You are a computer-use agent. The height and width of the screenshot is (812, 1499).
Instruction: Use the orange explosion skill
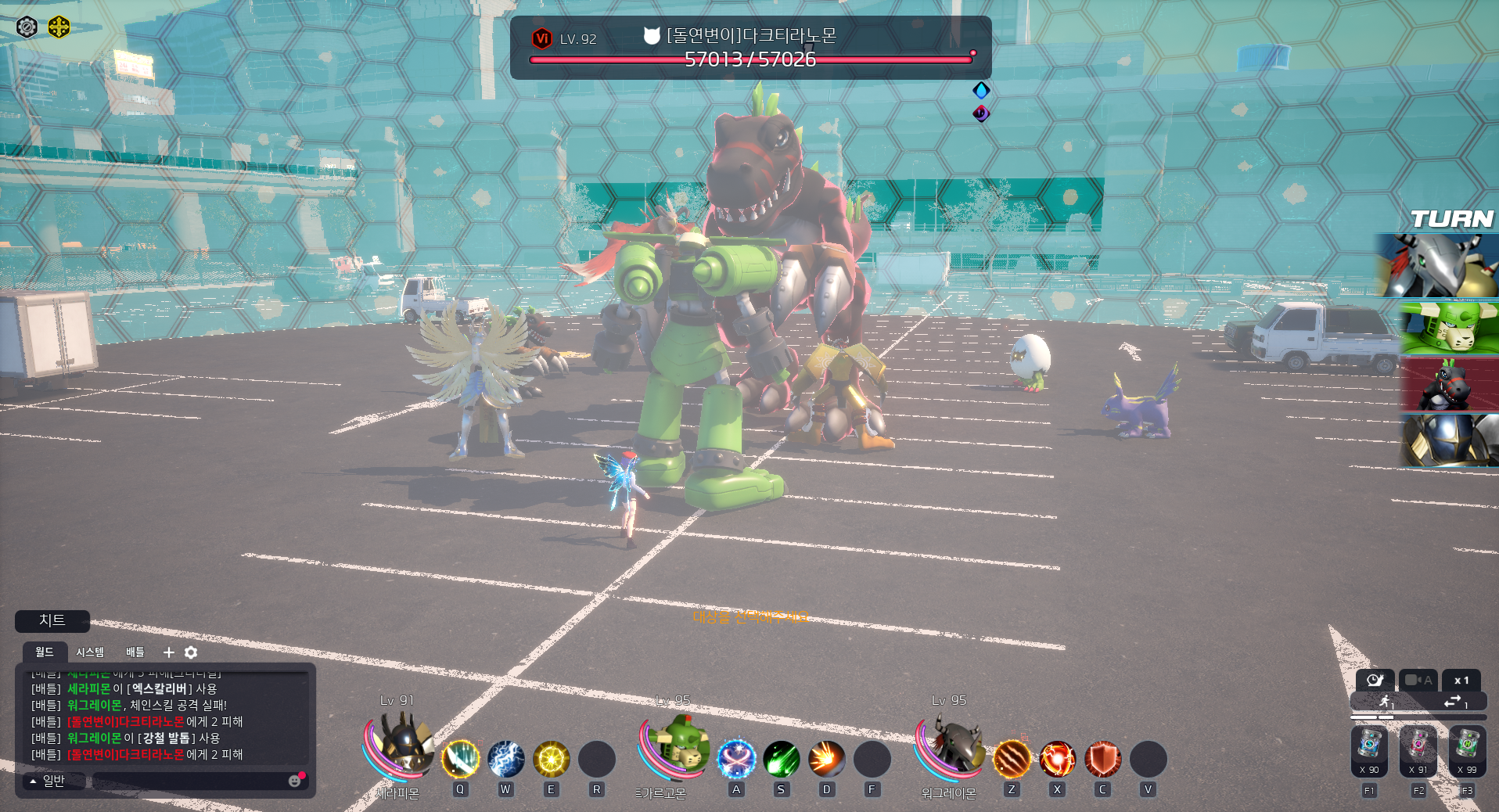point(826,759)
